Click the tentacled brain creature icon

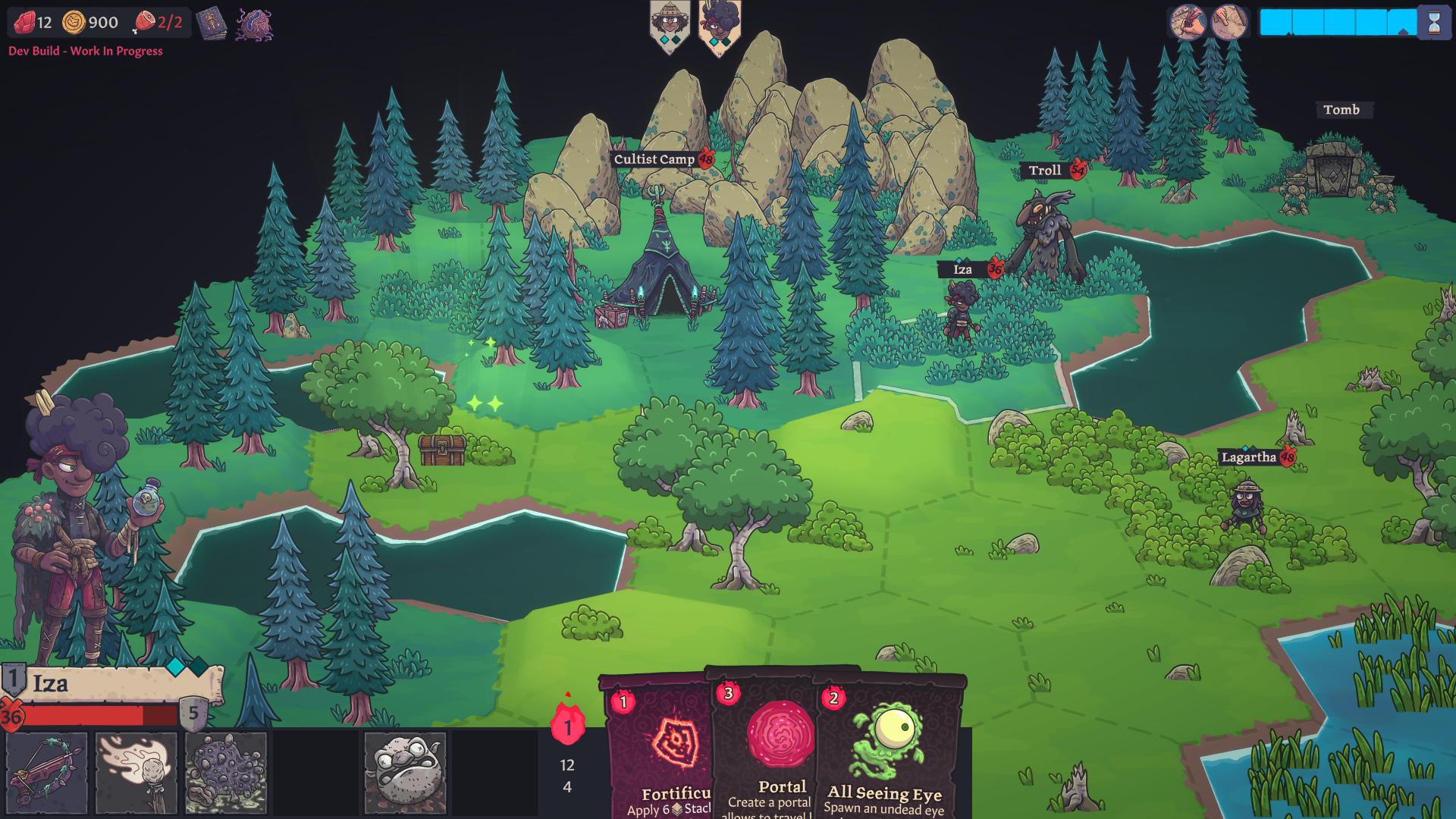254,24
